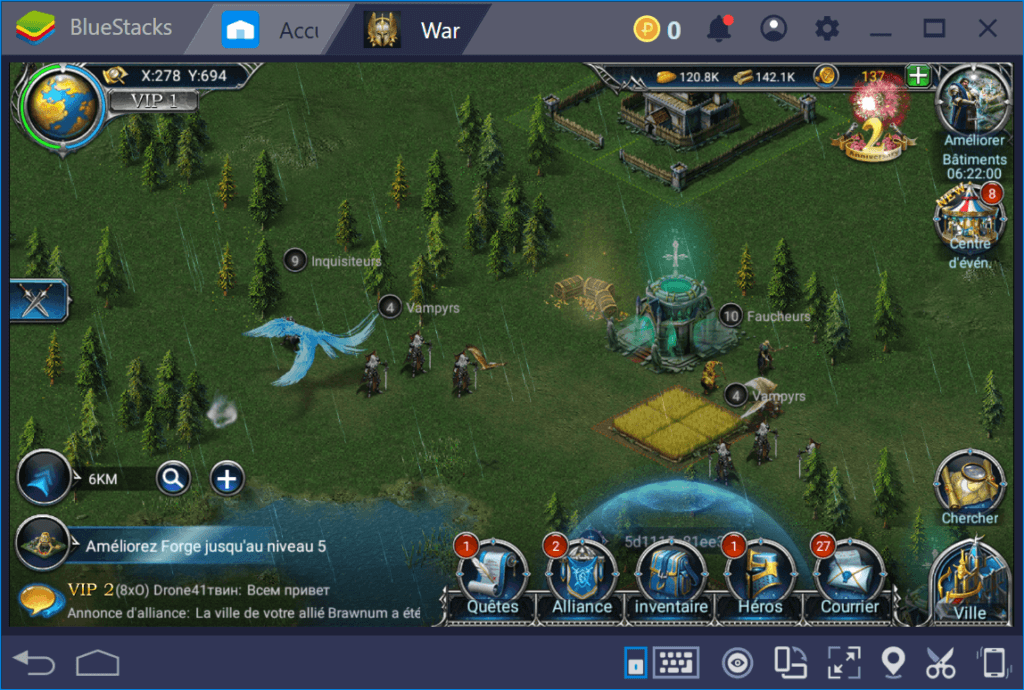Image resolution: width=1024 pixels, height=690 pixels.
Task: Open the Héros menu
Action: coord(758,579)
